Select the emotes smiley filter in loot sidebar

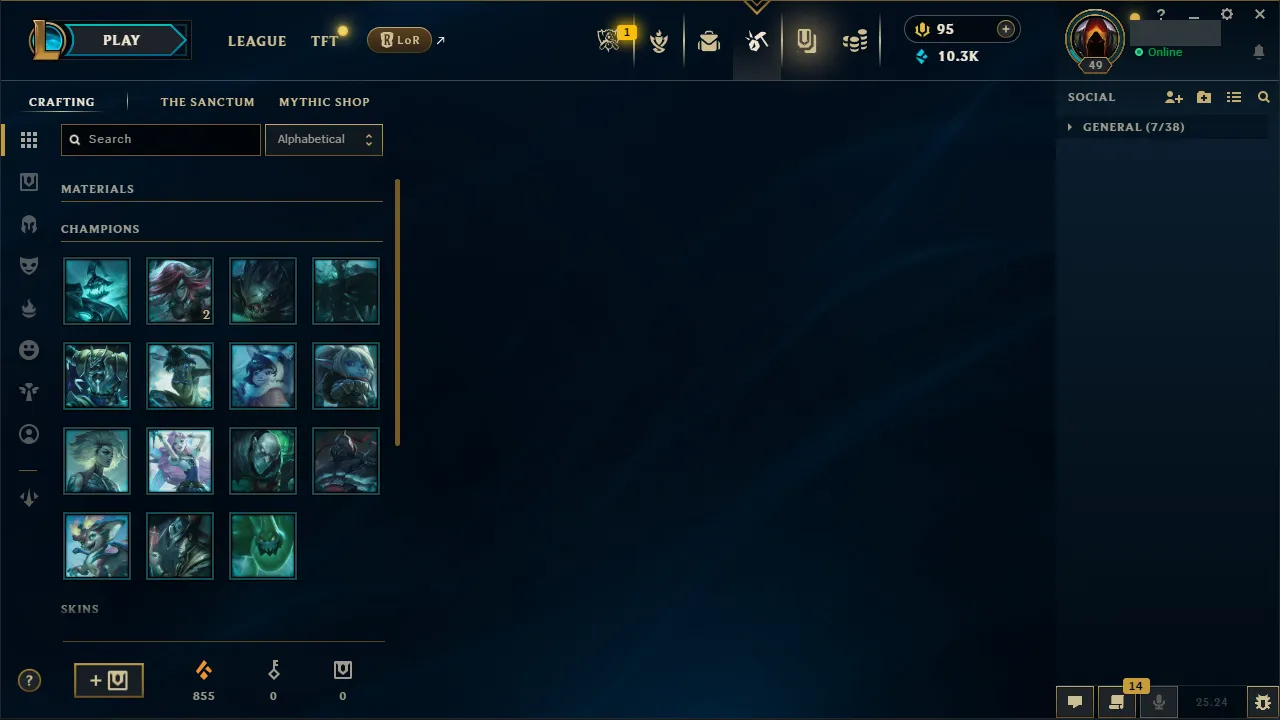[x=29, y=349]
